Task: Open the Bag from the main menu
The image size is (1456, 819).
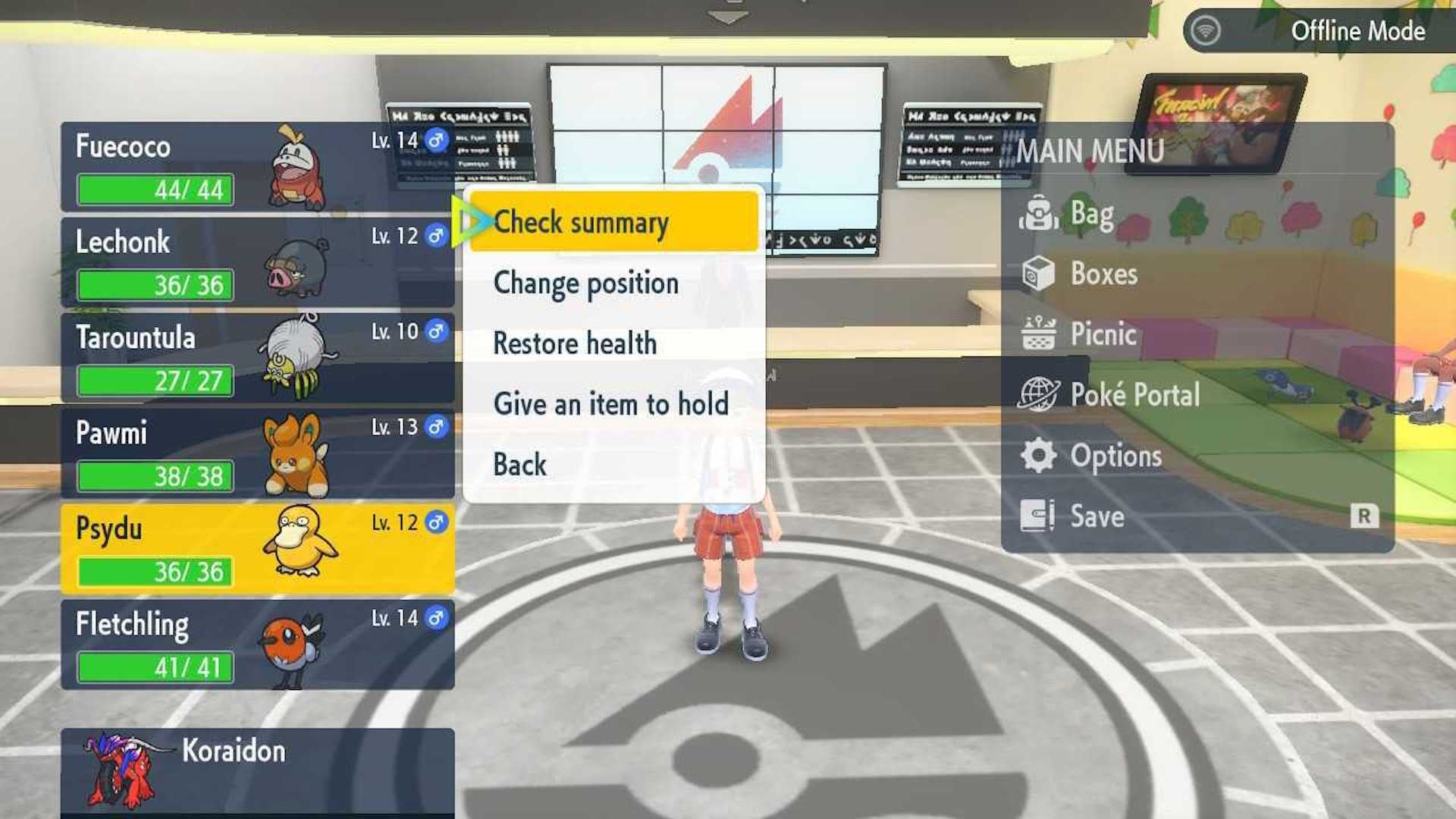Action: (1092, 215)
